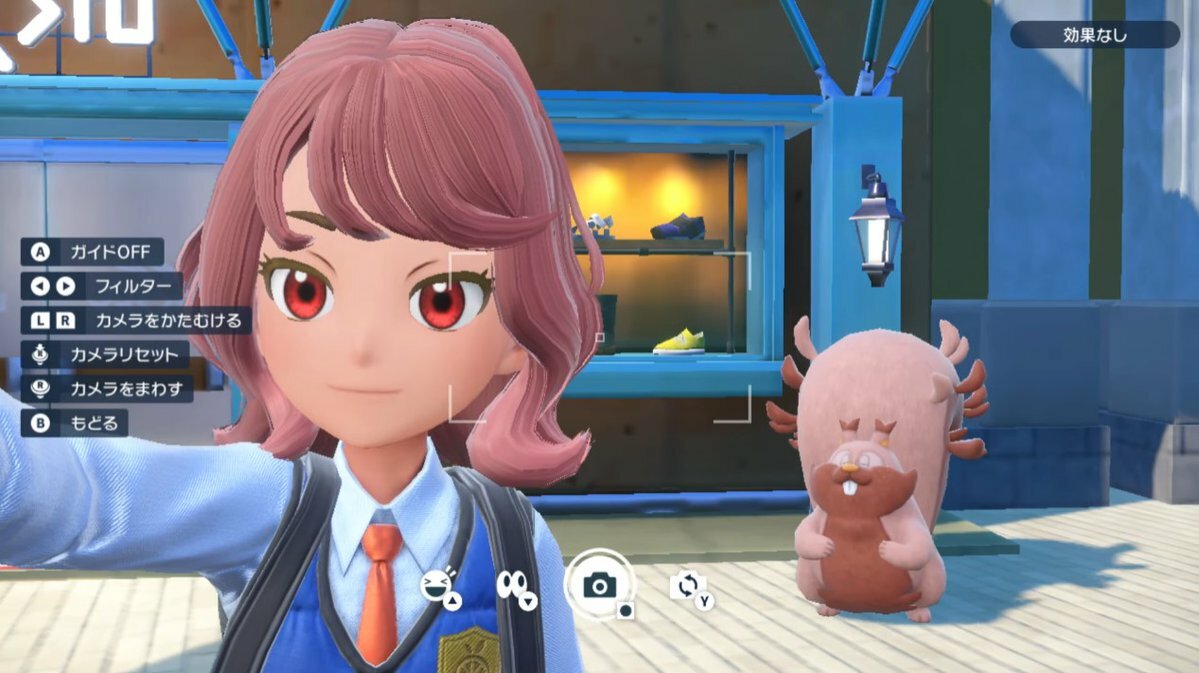Toggle the ガイドOFF guide option

pyautogui.click(x=93, y=253)
